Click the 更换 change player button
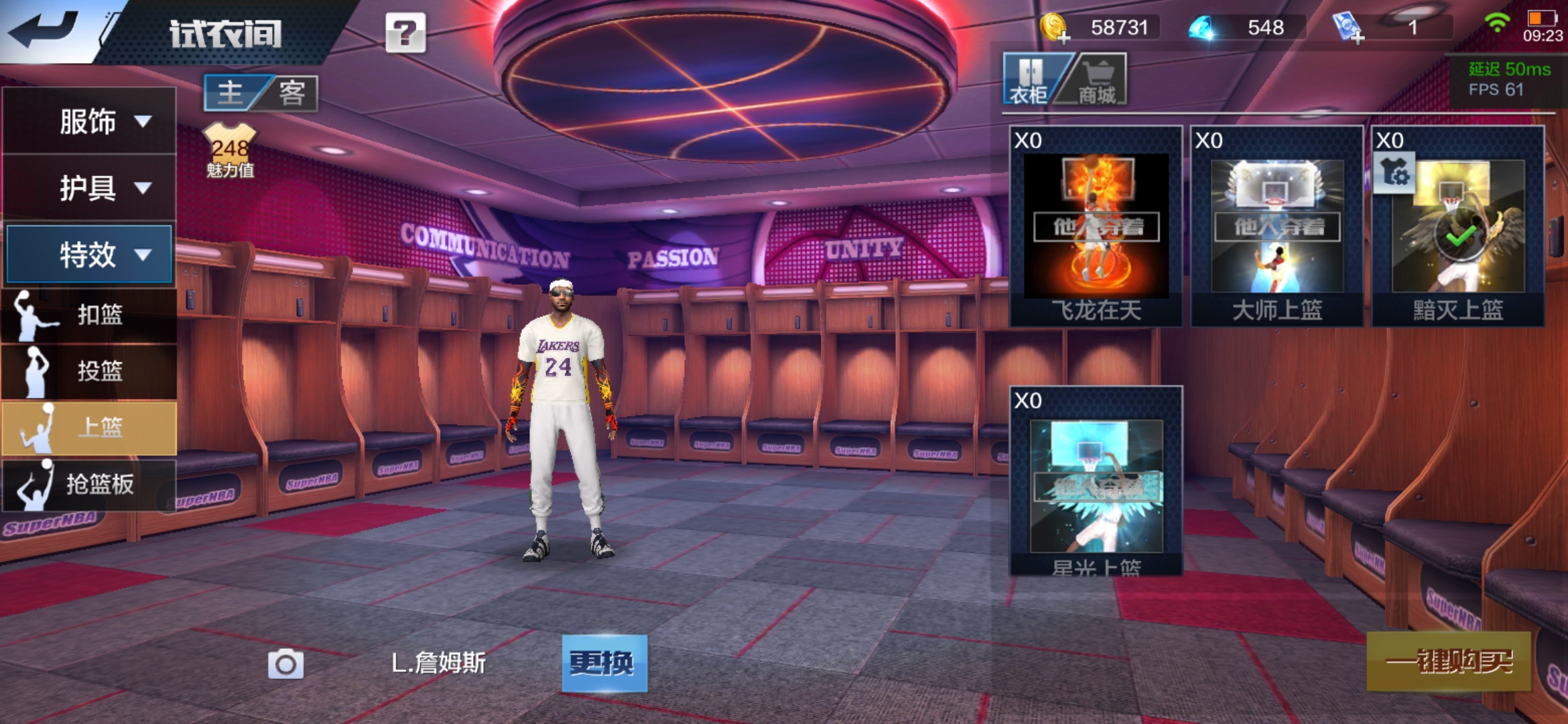This screenshot has height=724, width=1568. tap(604, 663)
